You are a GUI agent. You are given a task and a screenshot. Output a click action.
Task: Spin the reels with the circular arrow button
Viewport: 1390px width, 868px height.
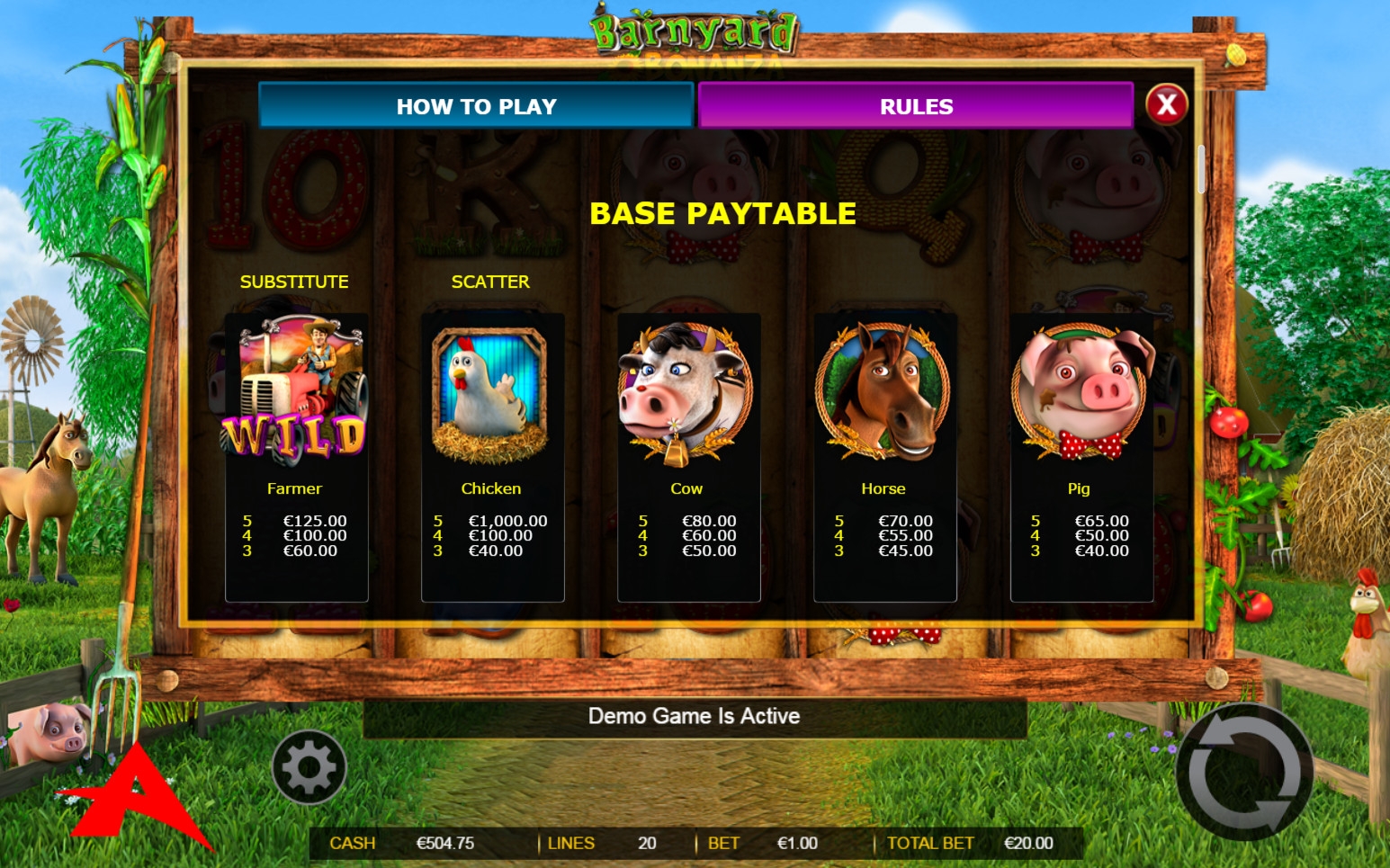pos(1244,773)
